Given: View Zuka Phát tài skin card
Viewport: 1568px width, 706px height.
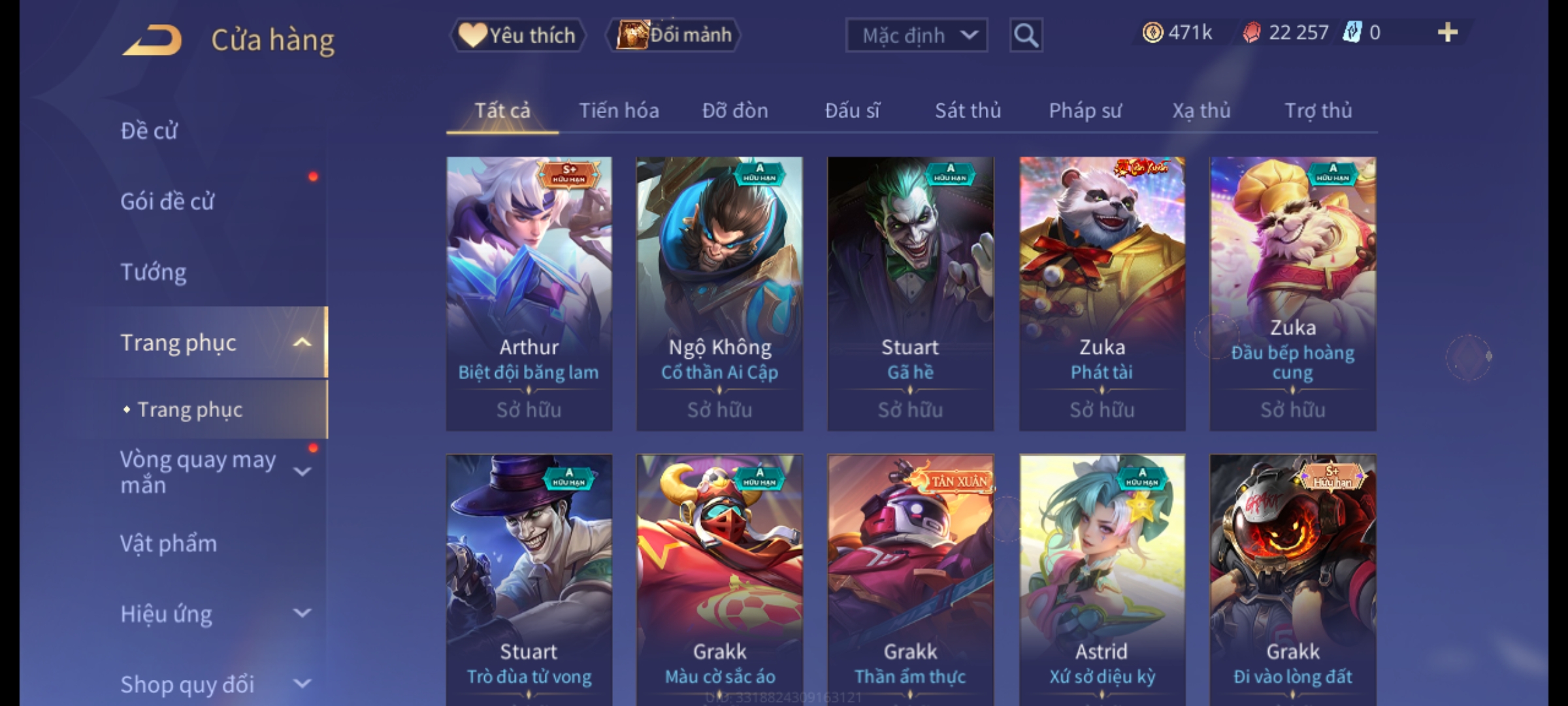Looking at the screenshot, I should pos(1102,293).
